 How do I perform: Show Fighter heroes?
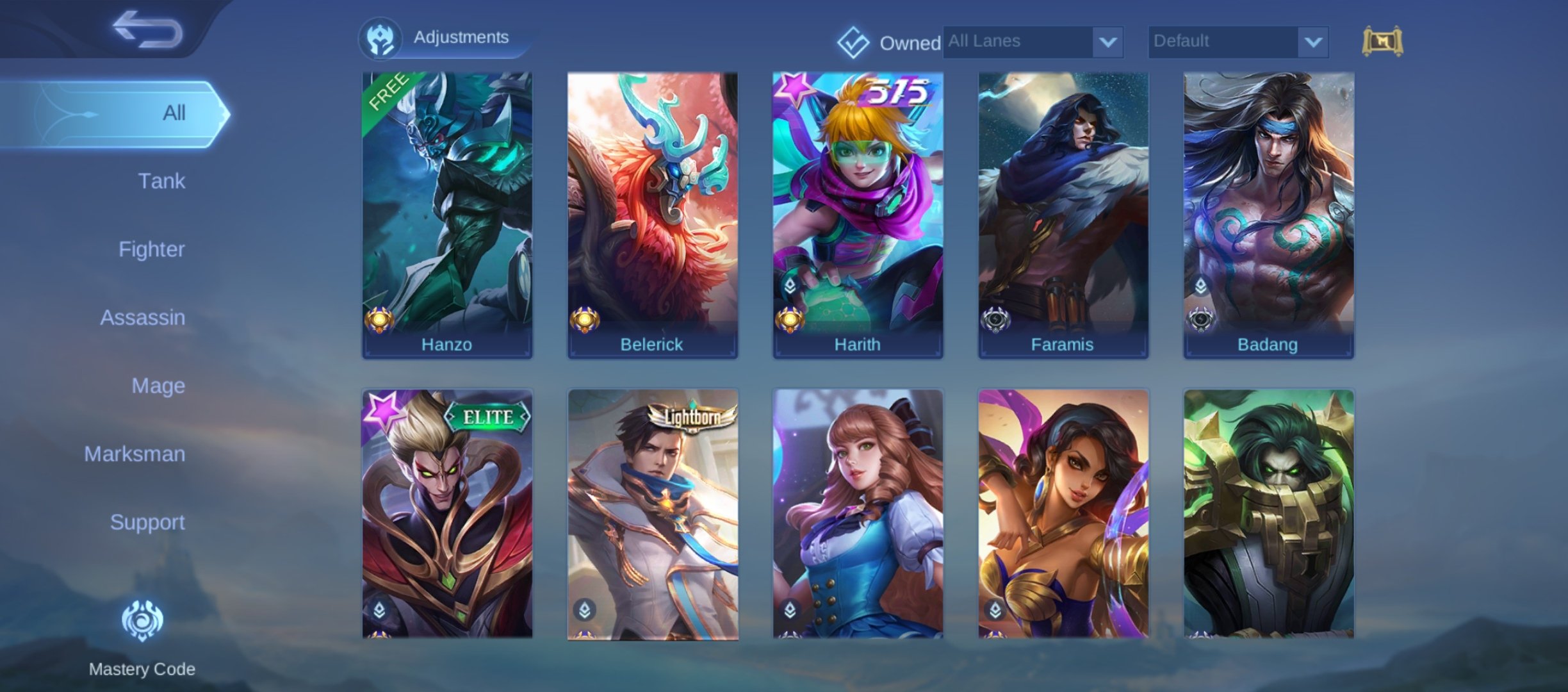click(151, 249)
